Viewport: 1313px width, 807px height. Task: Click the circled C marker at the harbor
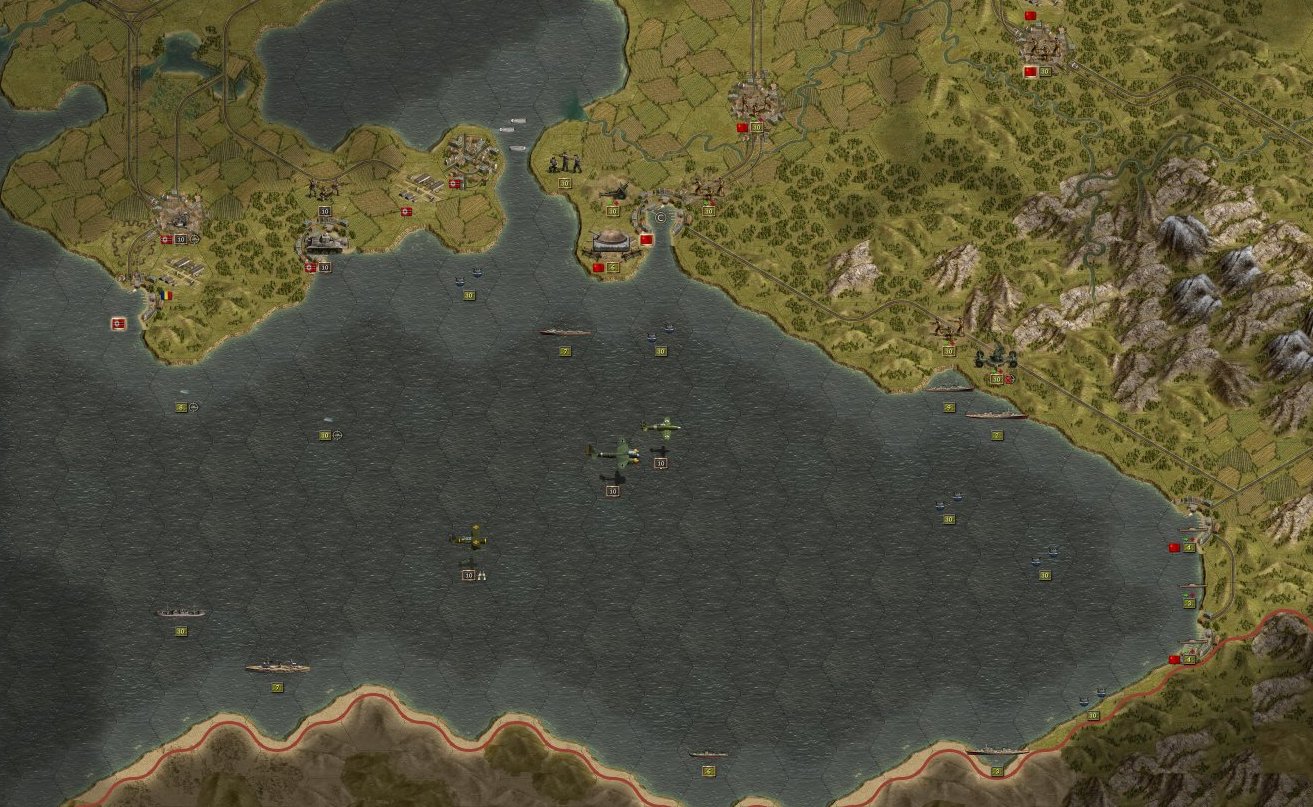coord(660,218)
